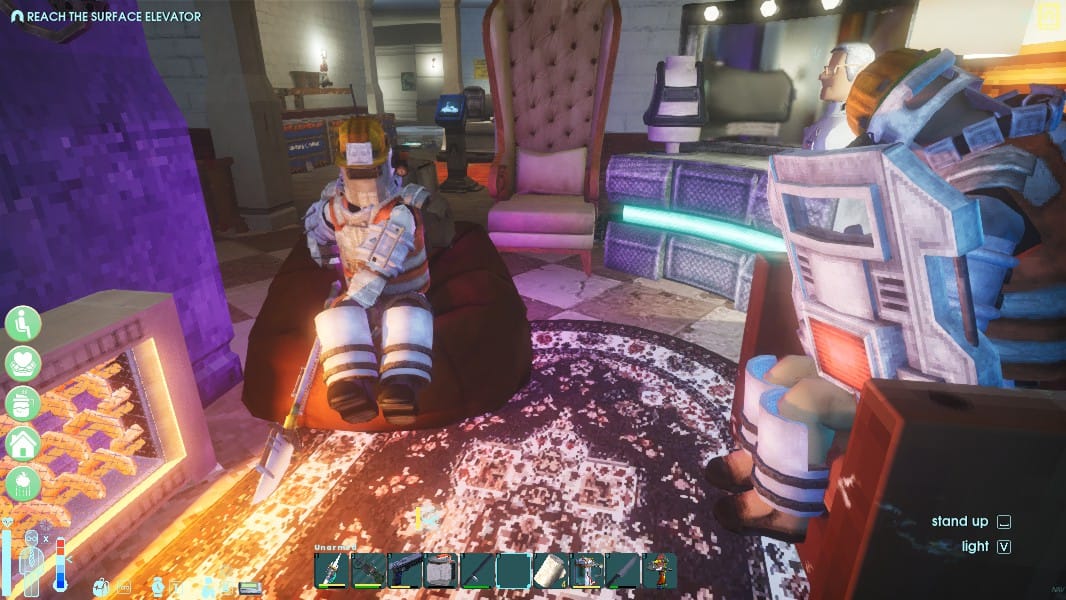Click the wristwatch icon

click(x=157, y=587)
